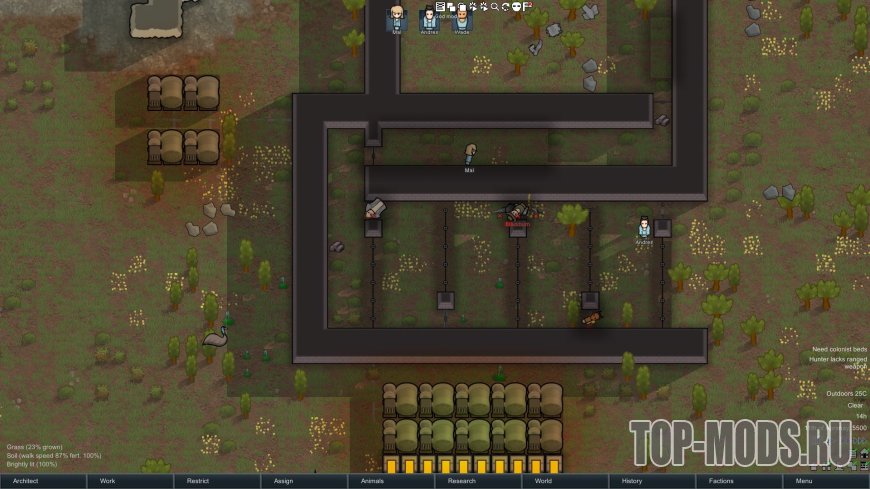870x489 pixels.
Task: Click the Need colonist beds alert
Action: coord(839,349)
